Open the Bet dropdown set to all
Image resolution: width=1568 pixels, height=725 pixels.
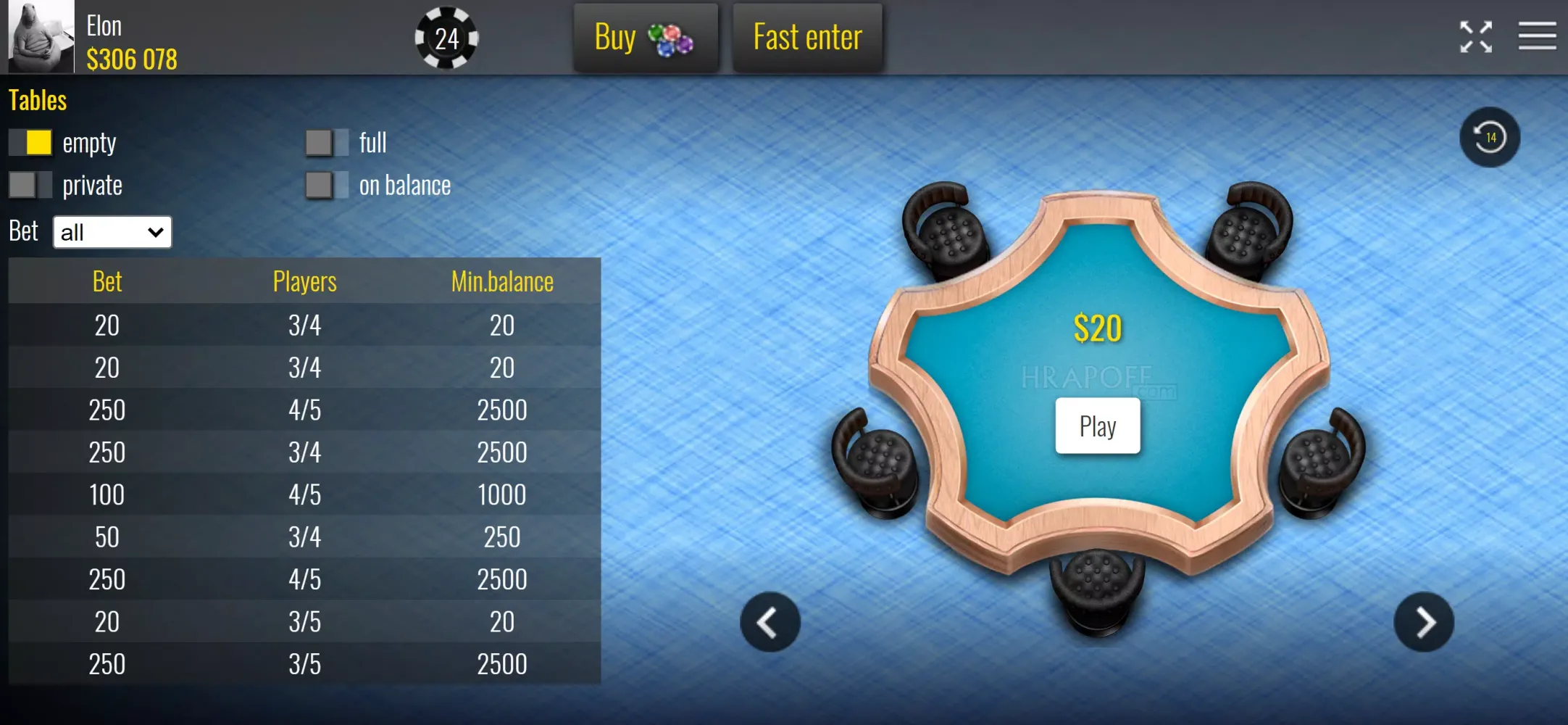point(112,232)
